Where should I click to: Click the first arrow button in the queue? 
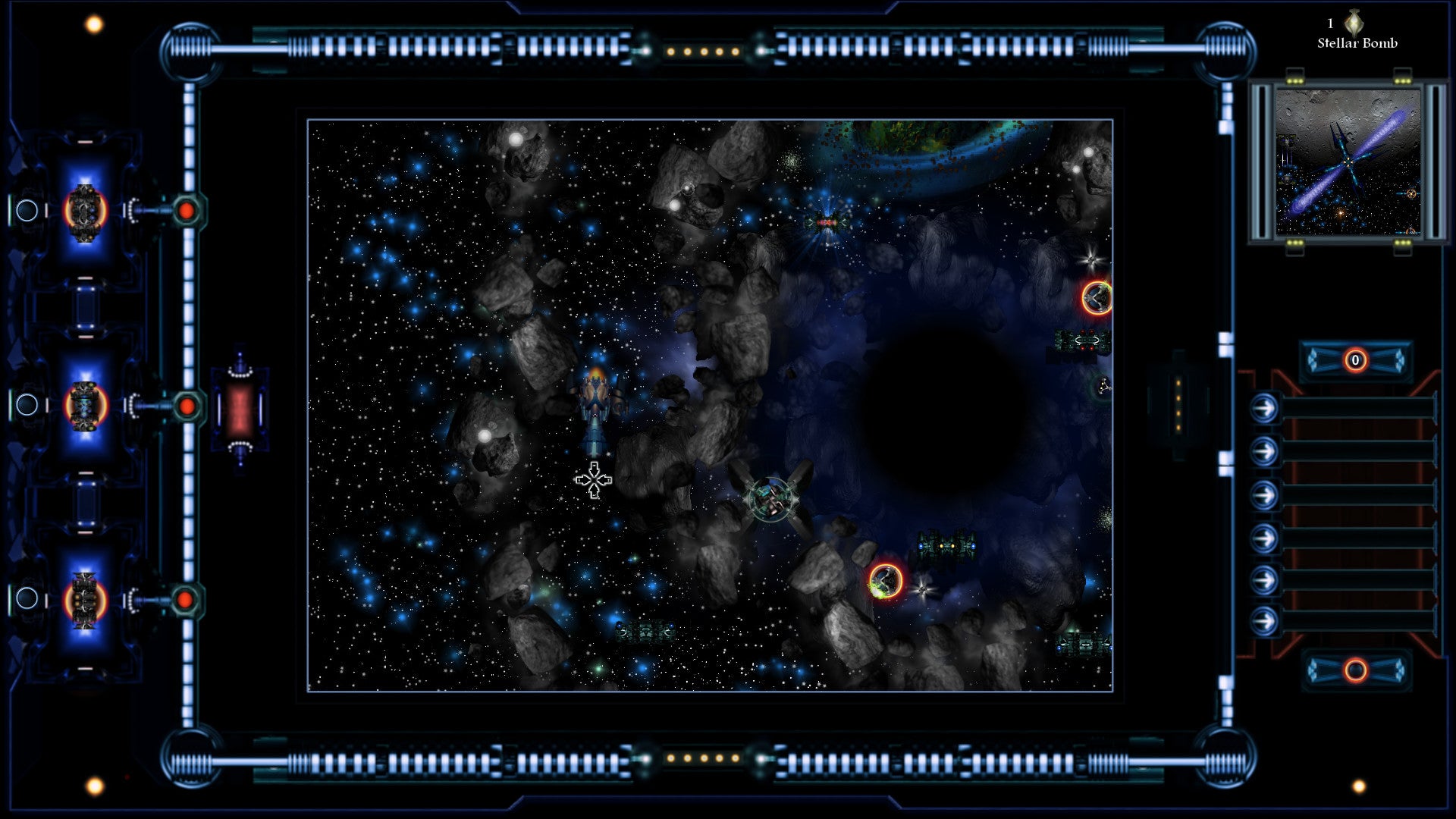tap(1264, 409)
